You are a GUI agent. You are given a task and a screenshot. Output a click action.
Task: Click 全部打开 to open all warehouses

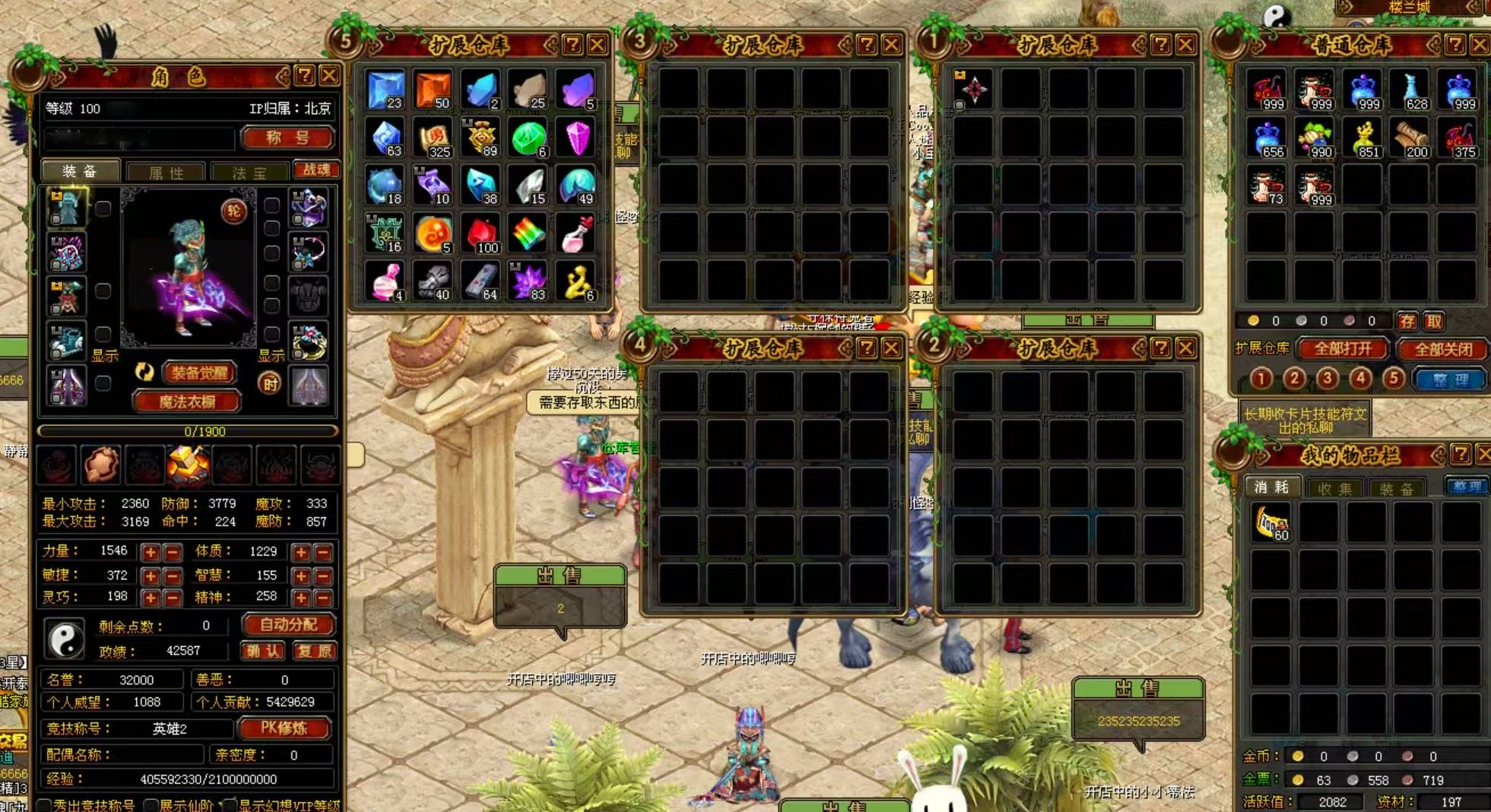tap(1343, 349)
